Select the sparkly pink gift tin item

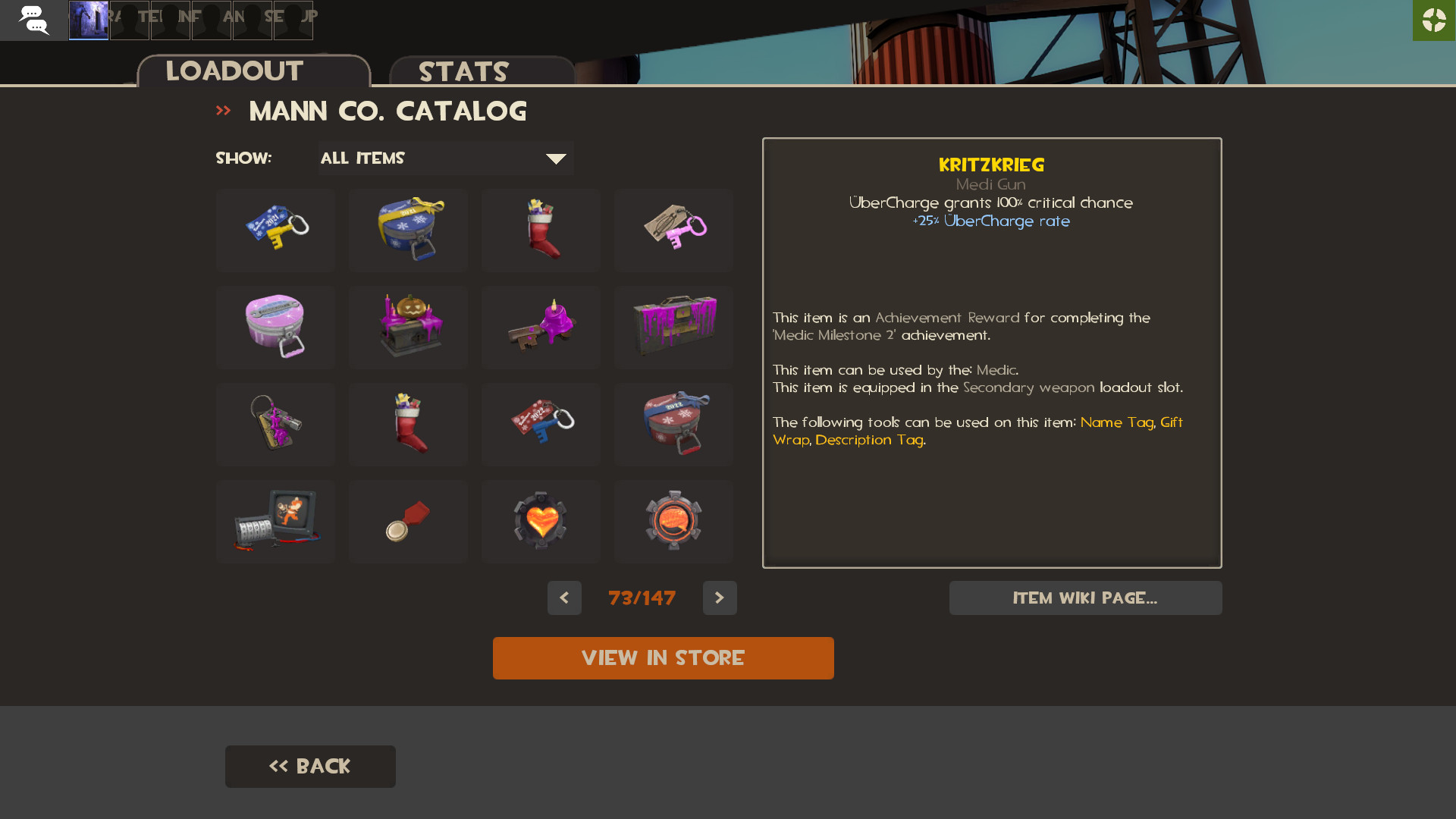(x=275, y=327)
